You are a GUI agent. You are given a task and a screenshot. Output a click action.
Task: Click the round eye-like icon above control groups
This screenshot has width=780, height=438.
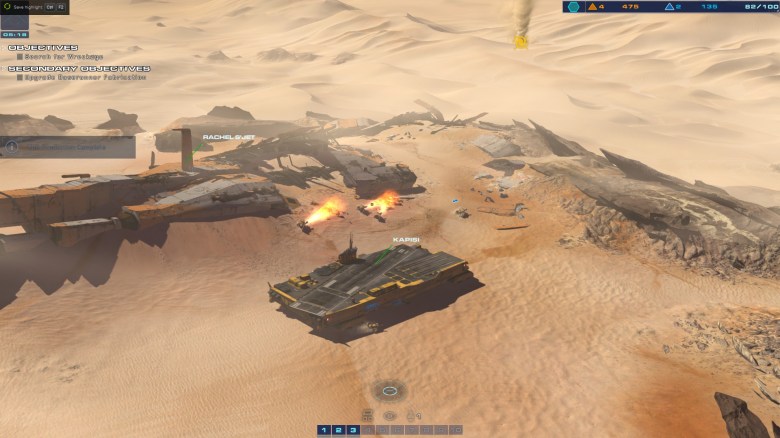390,415
